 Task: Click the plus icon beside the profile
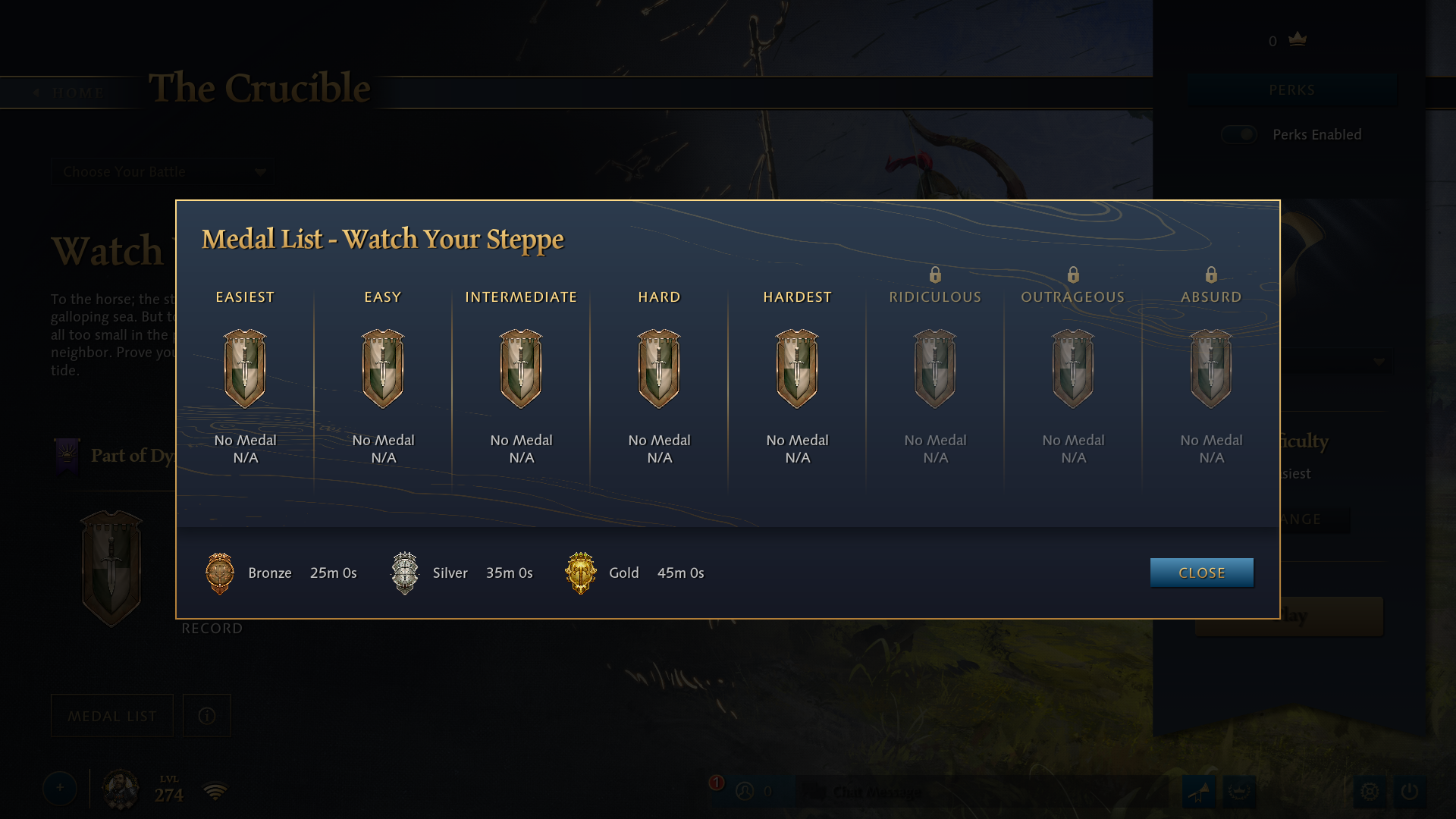(x=60, y=789)
